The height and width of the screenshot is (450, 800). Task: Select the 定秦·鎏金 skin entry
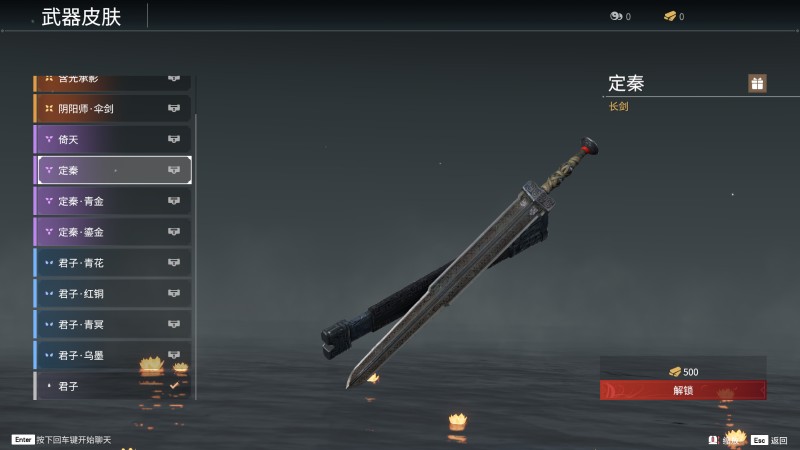112,232
